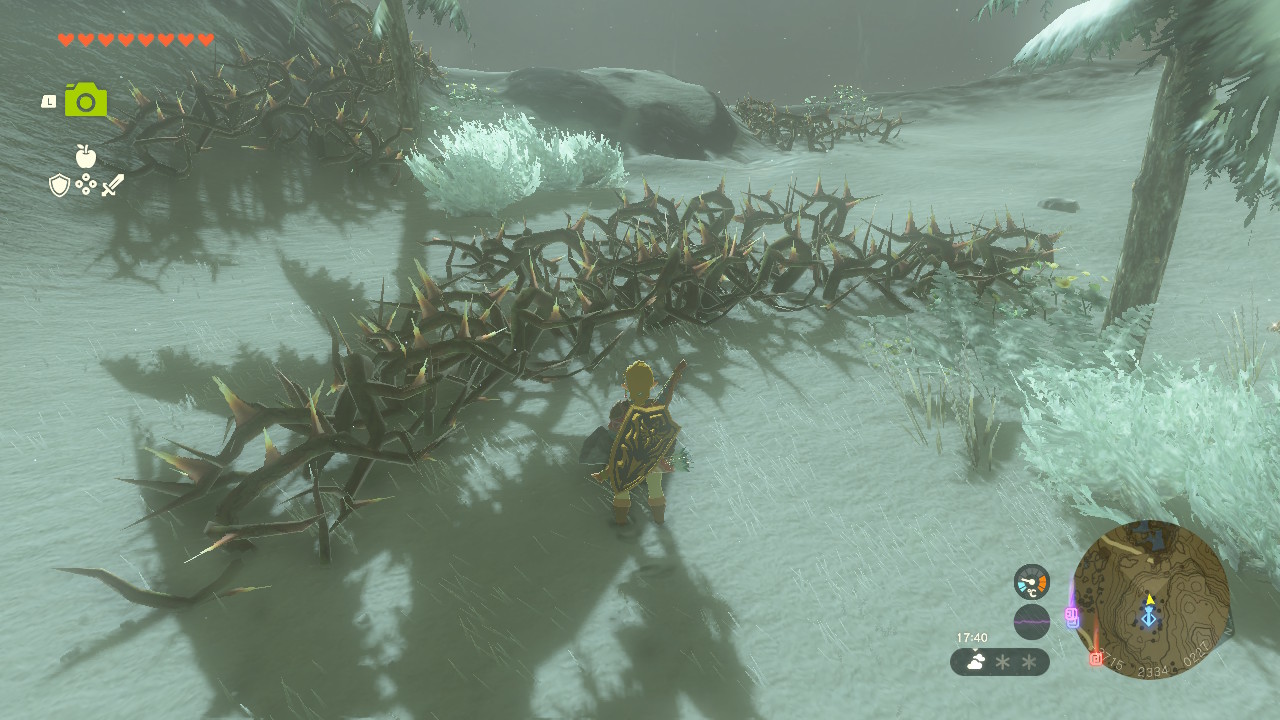Click the purple sound wave sensor
Image resolution: width=1280 pixels, height=720 pixels.
1031,622
